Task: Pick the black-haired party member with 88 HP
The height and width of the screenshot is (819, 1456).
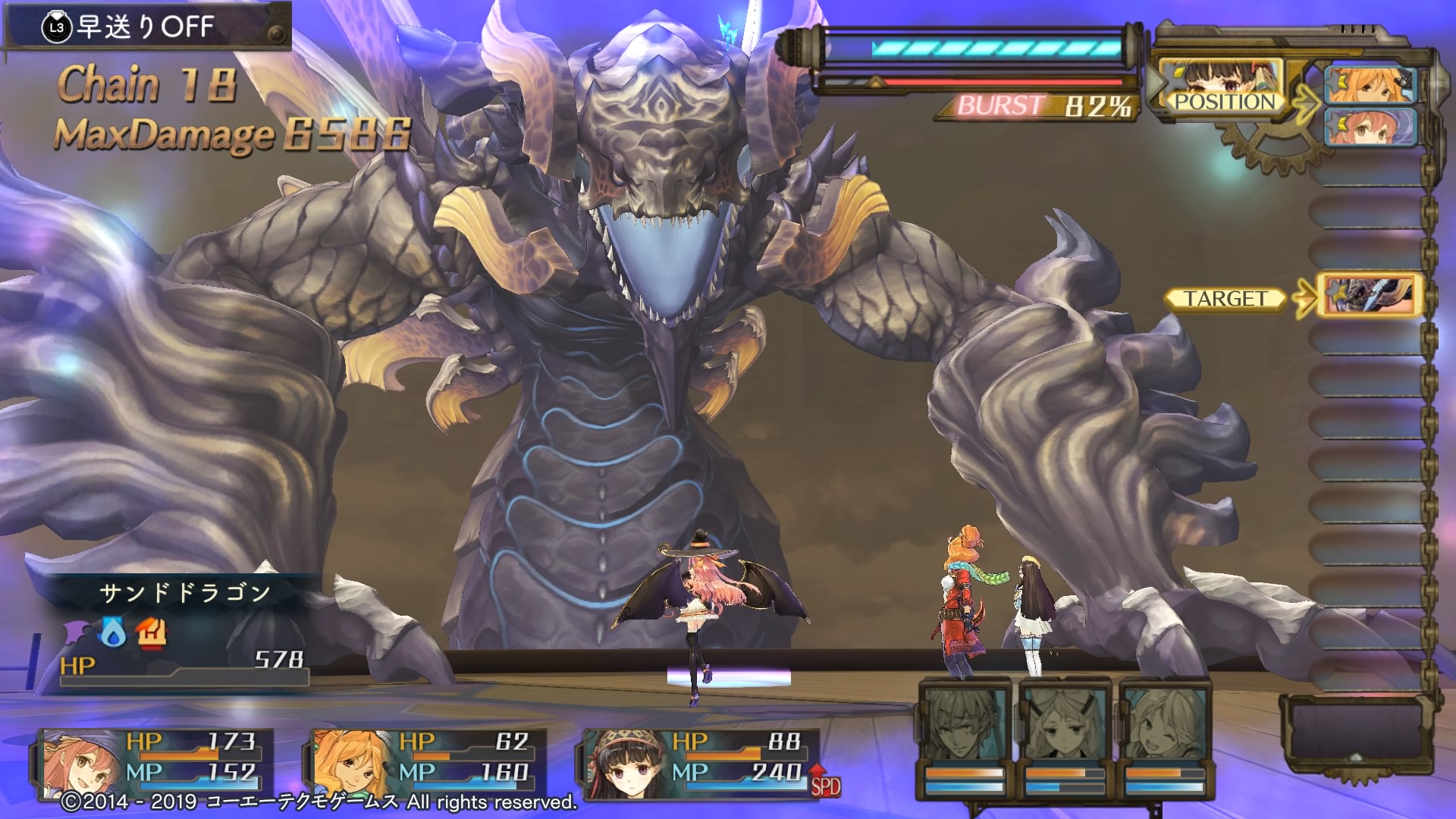Action: tap(698, 758)
